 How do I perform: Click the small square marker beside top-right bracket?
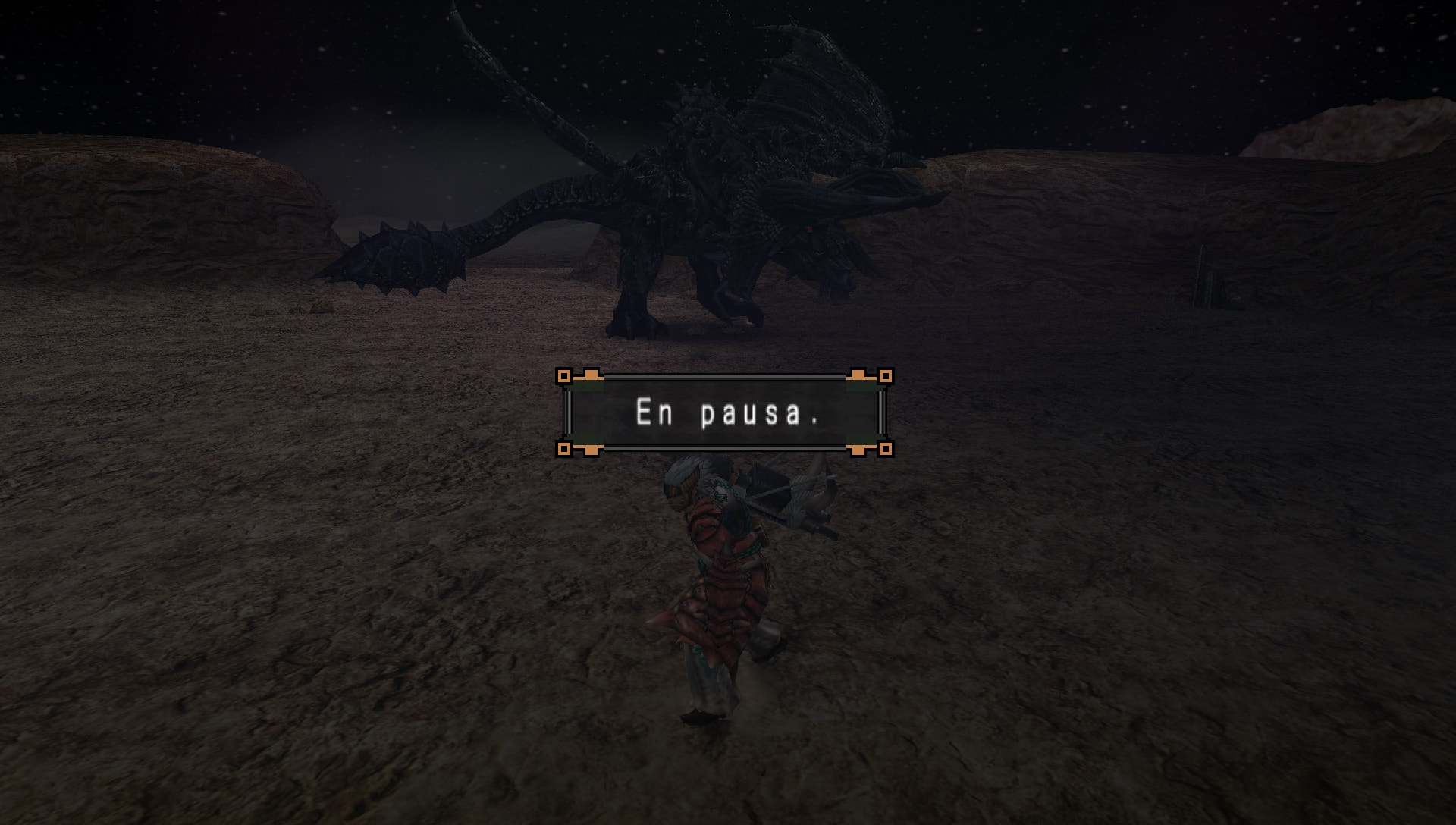point(884,375)
